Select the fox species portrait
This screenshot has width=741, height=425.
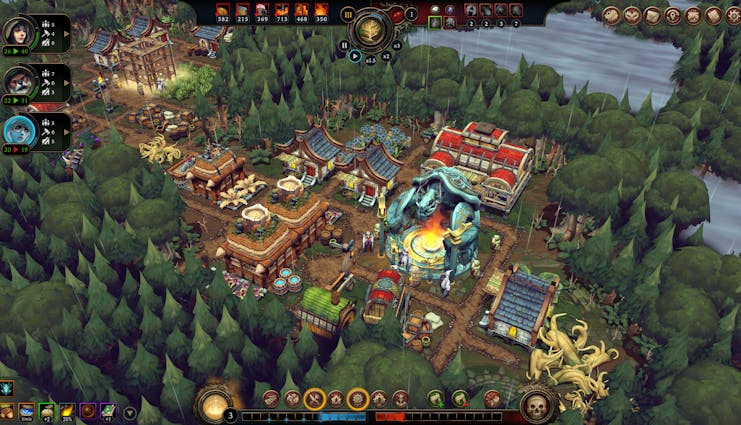click(19, 82)
